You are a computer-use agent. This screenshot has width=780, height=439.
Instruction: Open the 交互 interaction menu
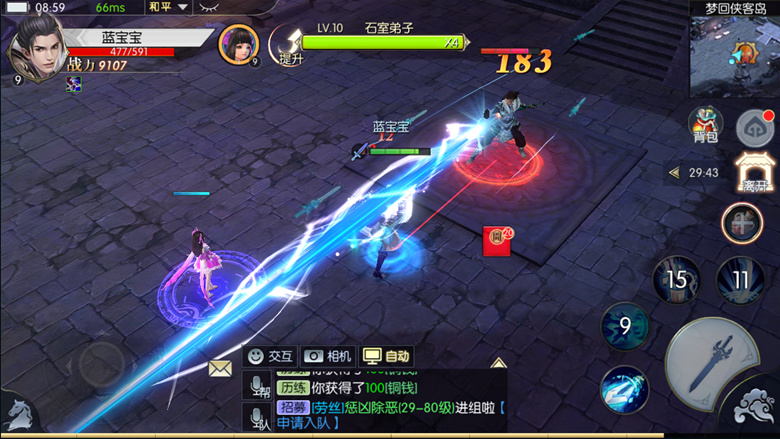(x=271, y=356)
